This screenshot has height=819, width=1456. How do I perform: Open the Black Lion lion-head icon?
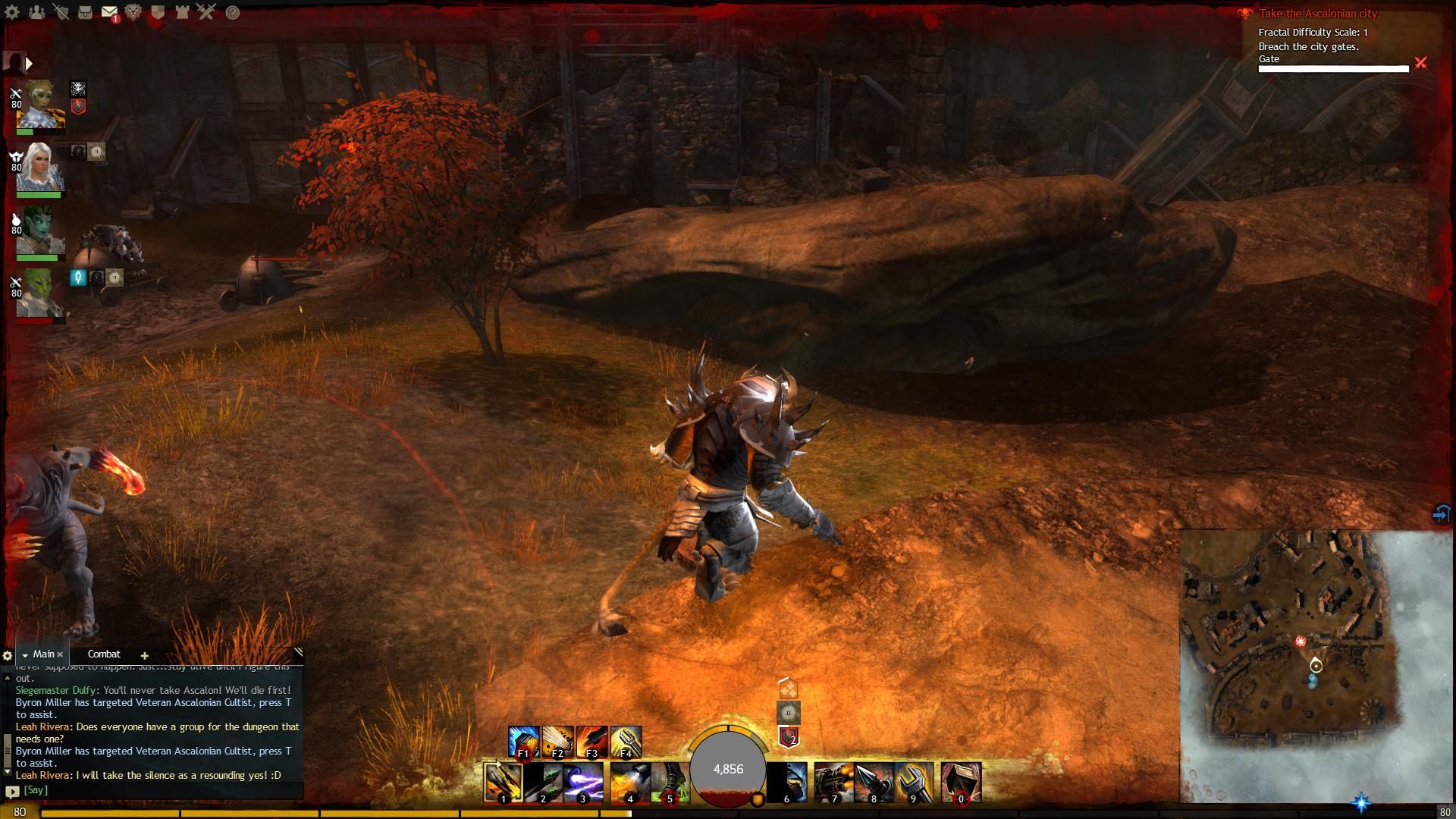point(133,12)
